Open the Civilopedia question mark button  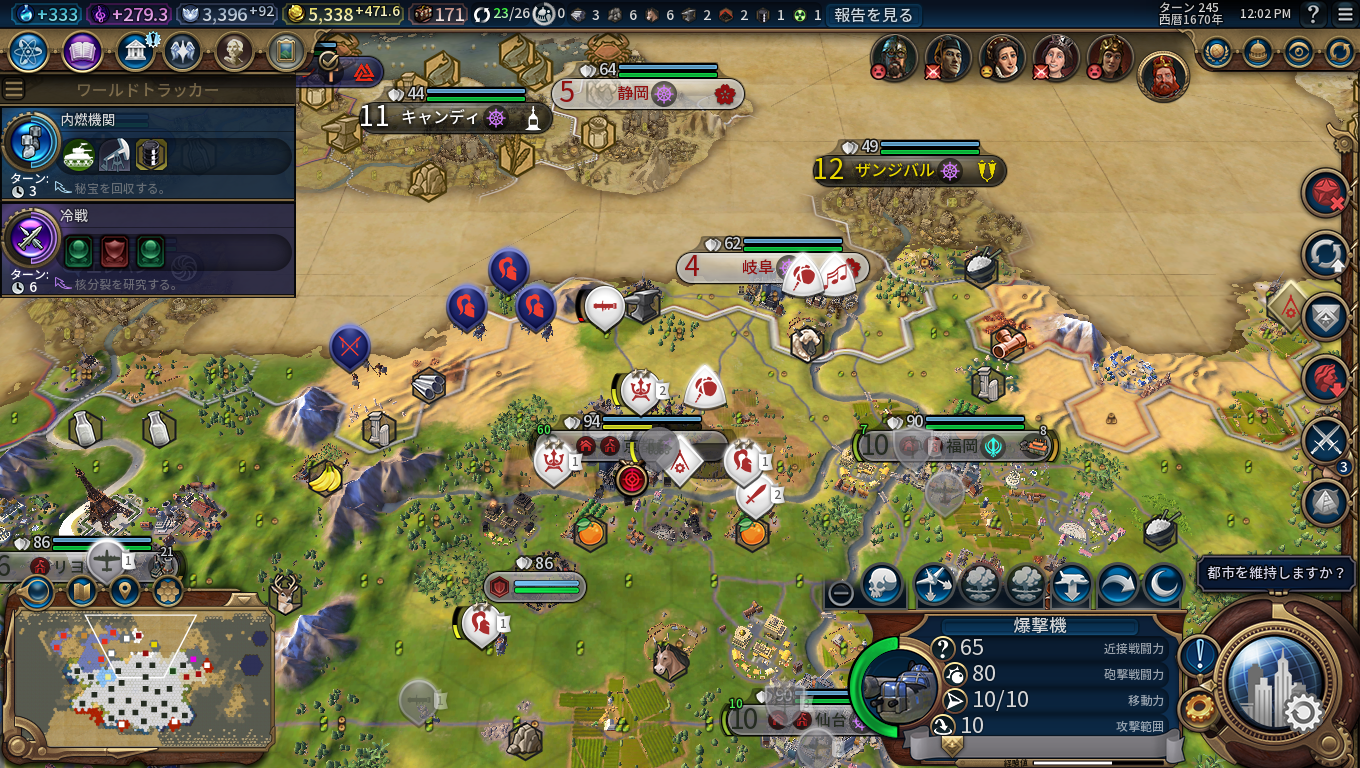[x=1314, y=14]
